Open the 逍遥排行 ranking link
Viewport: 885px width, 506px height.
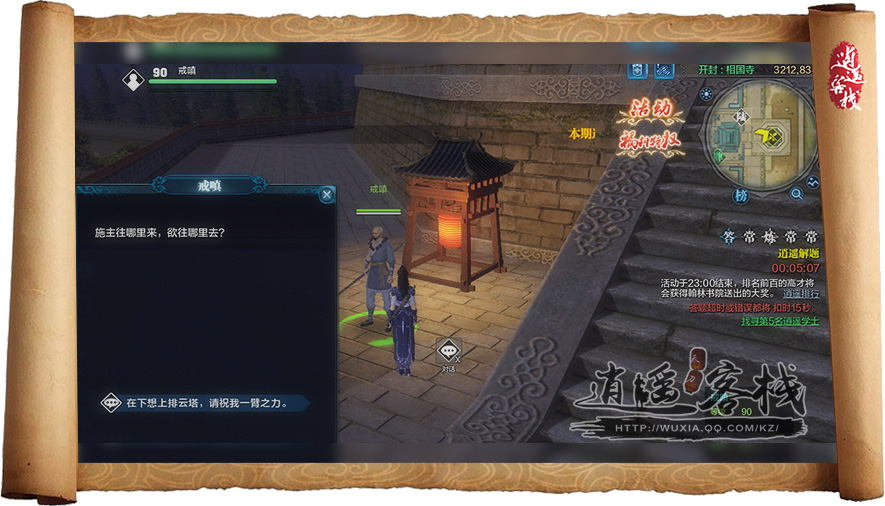point(800,294)
